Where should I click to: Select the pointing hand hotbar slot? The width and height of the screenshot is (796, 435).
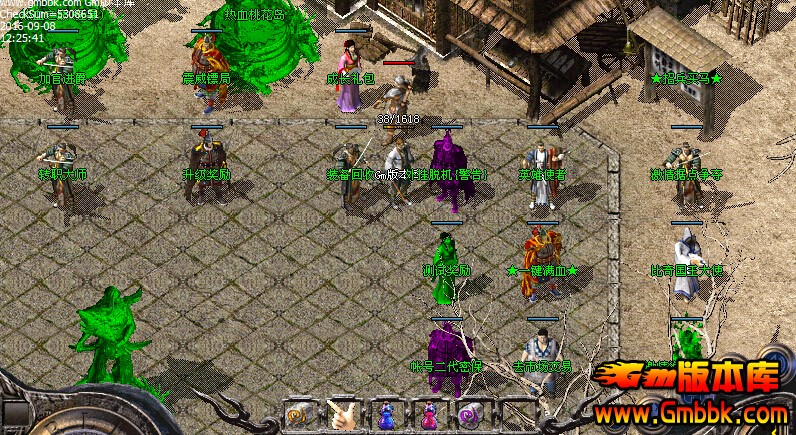coord(340,414)
